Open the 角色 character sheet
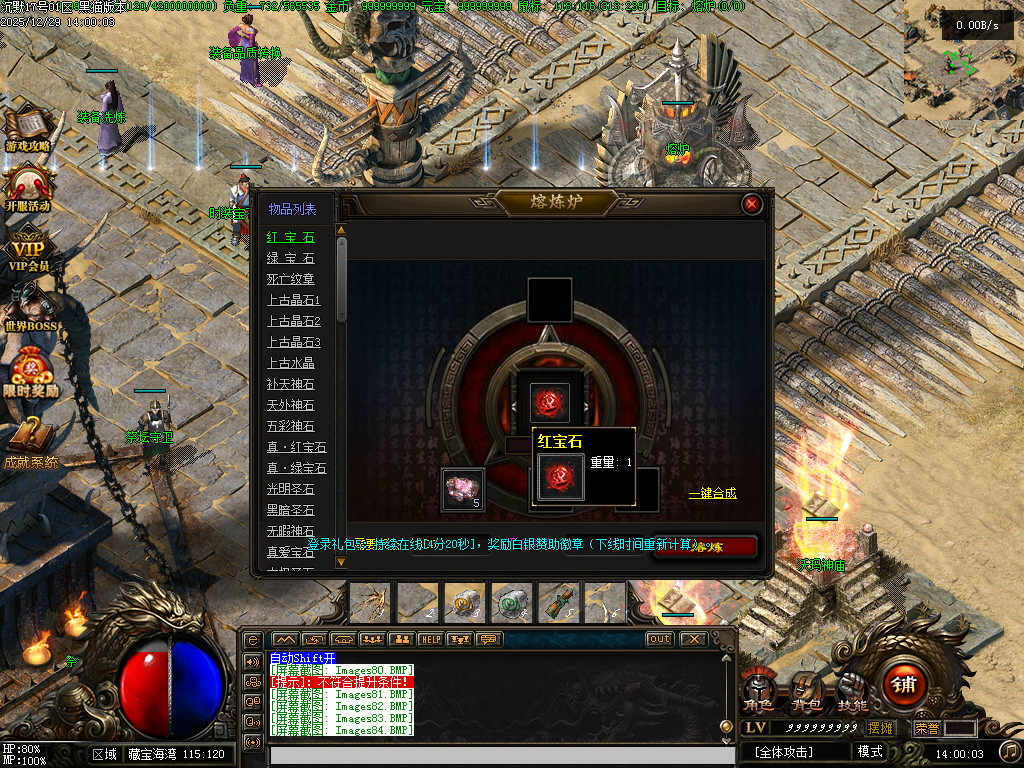The image size is (1024, 768). pyautogui.click(x=757, y=690)
